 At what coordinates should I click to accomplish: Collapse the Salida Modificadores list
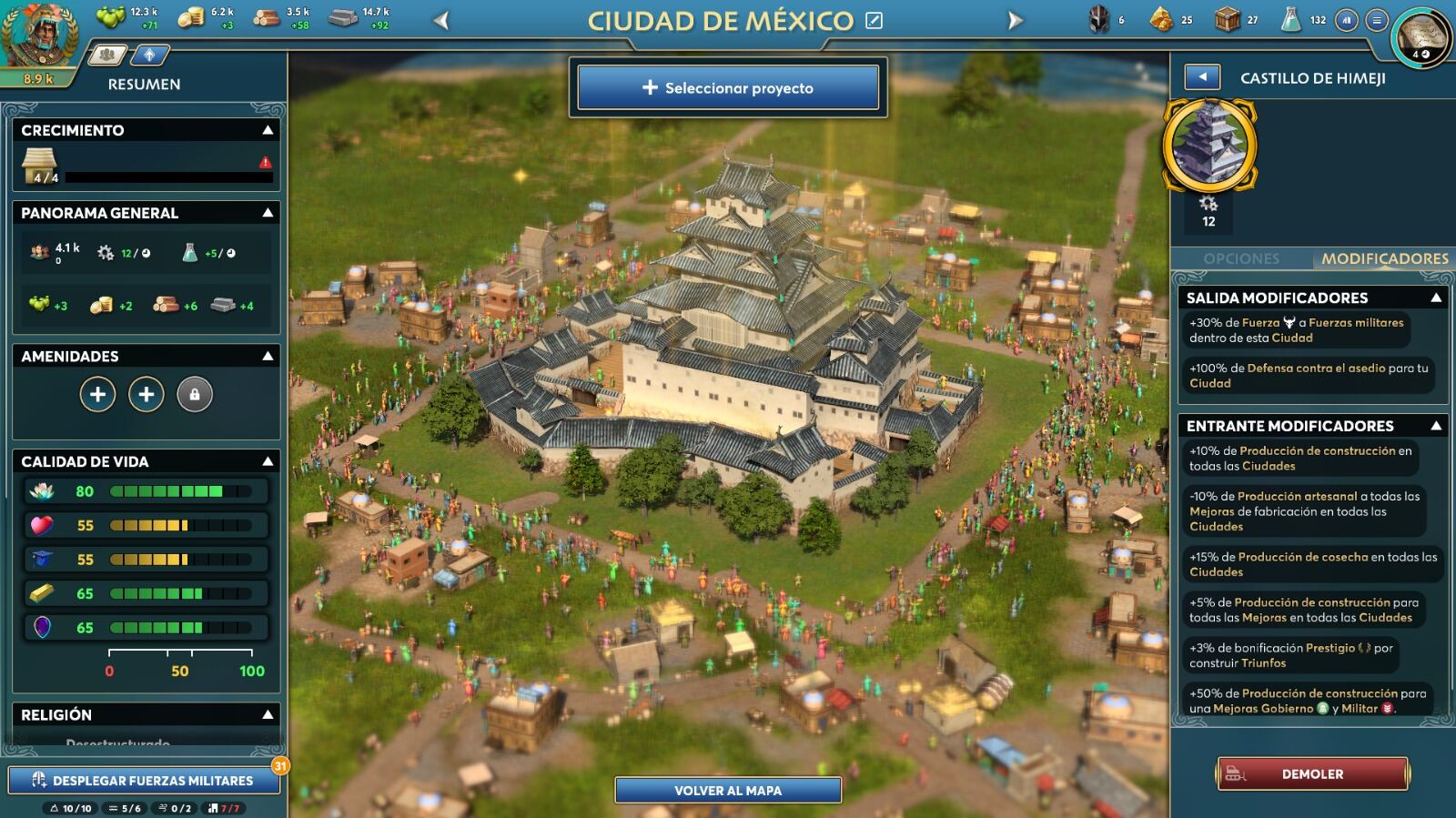pos(1436,298)
